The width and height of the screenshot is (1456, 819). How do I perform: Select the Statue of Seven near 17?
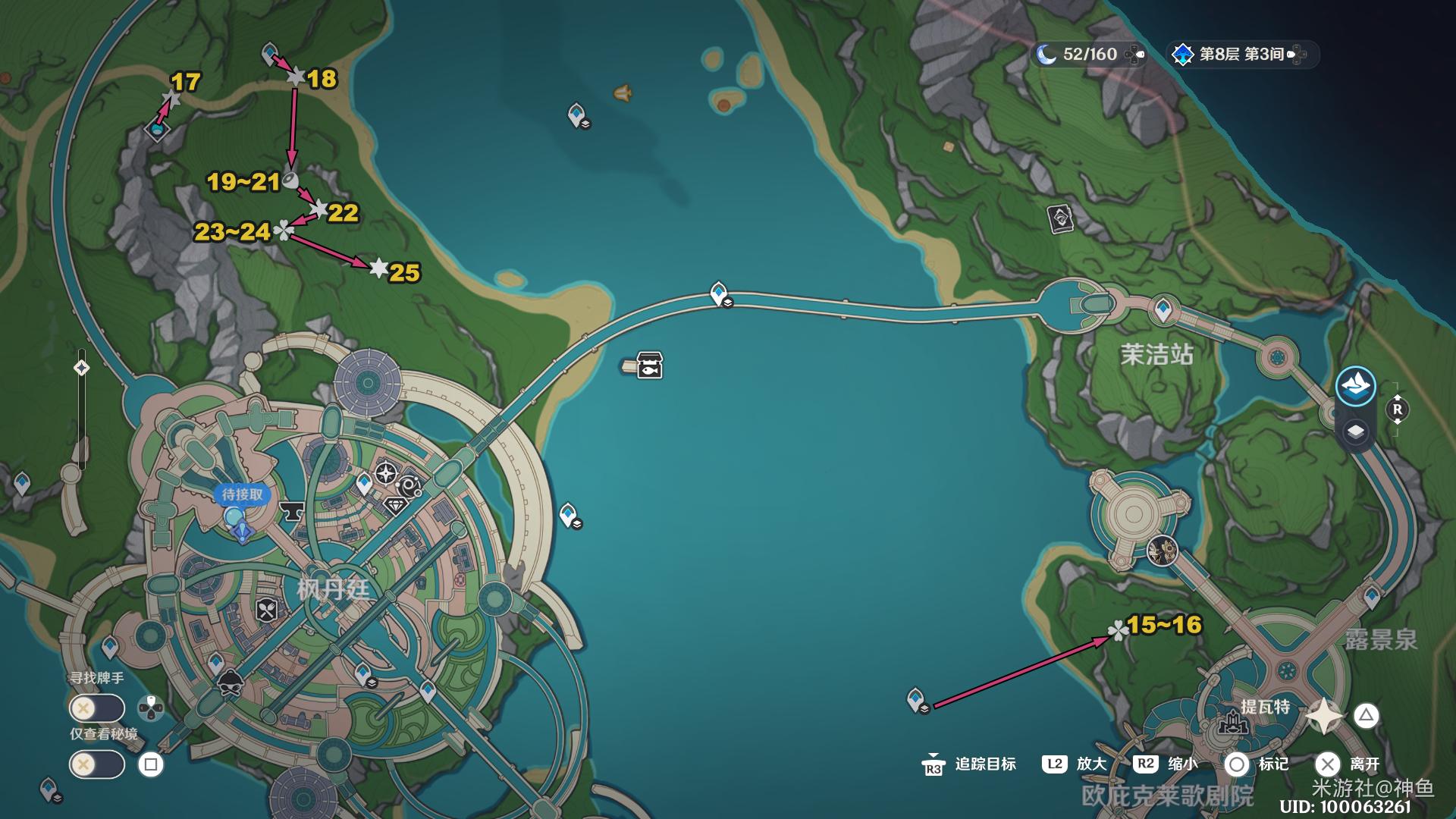click(x=157, y=130)
